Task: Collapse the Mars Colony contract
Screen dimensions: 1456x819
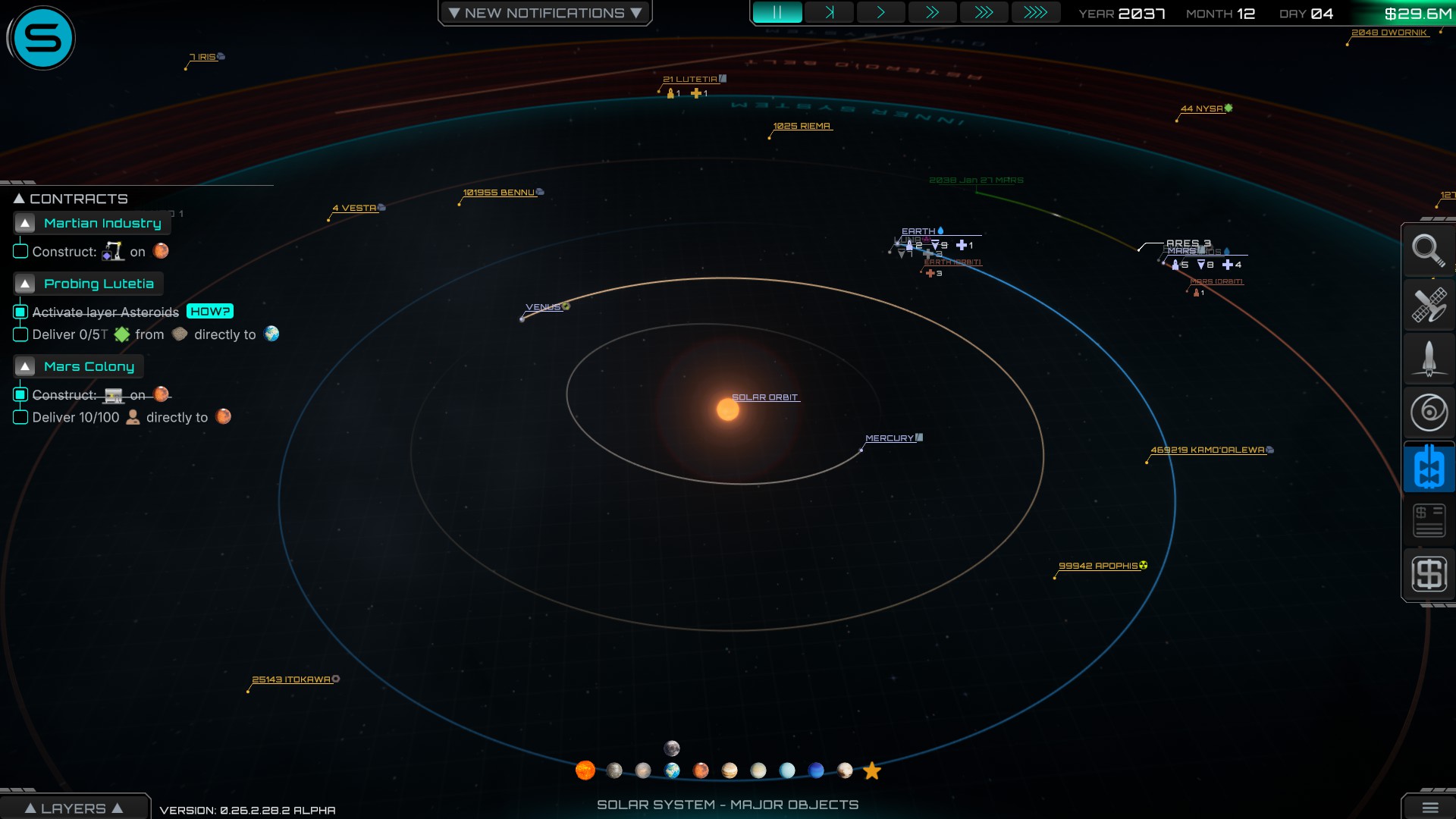Action: click(x=25, y=366)
